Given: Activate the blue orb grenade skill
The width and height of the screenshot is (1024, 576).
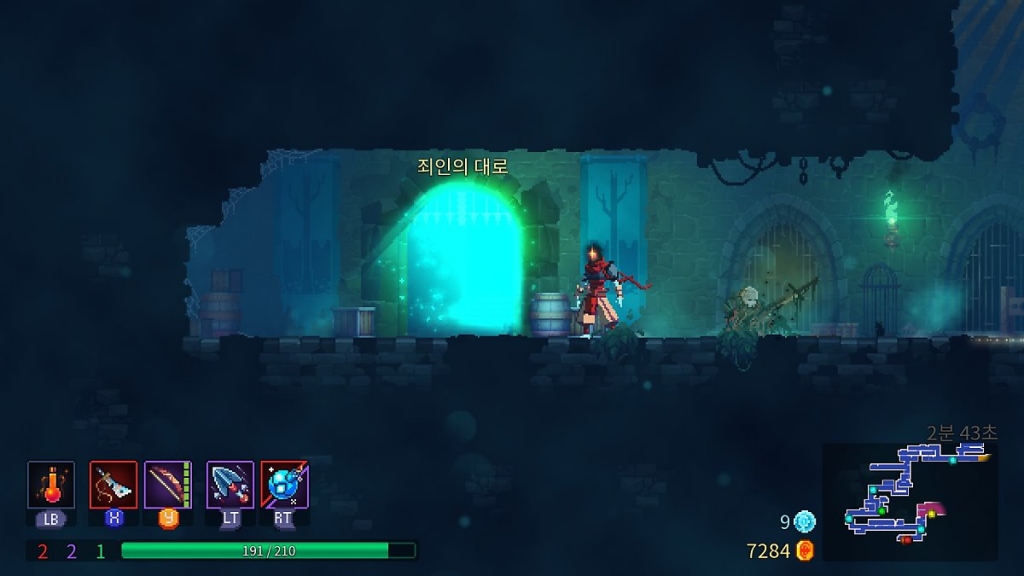Looking at the screenshot, I should coord(285,485).
